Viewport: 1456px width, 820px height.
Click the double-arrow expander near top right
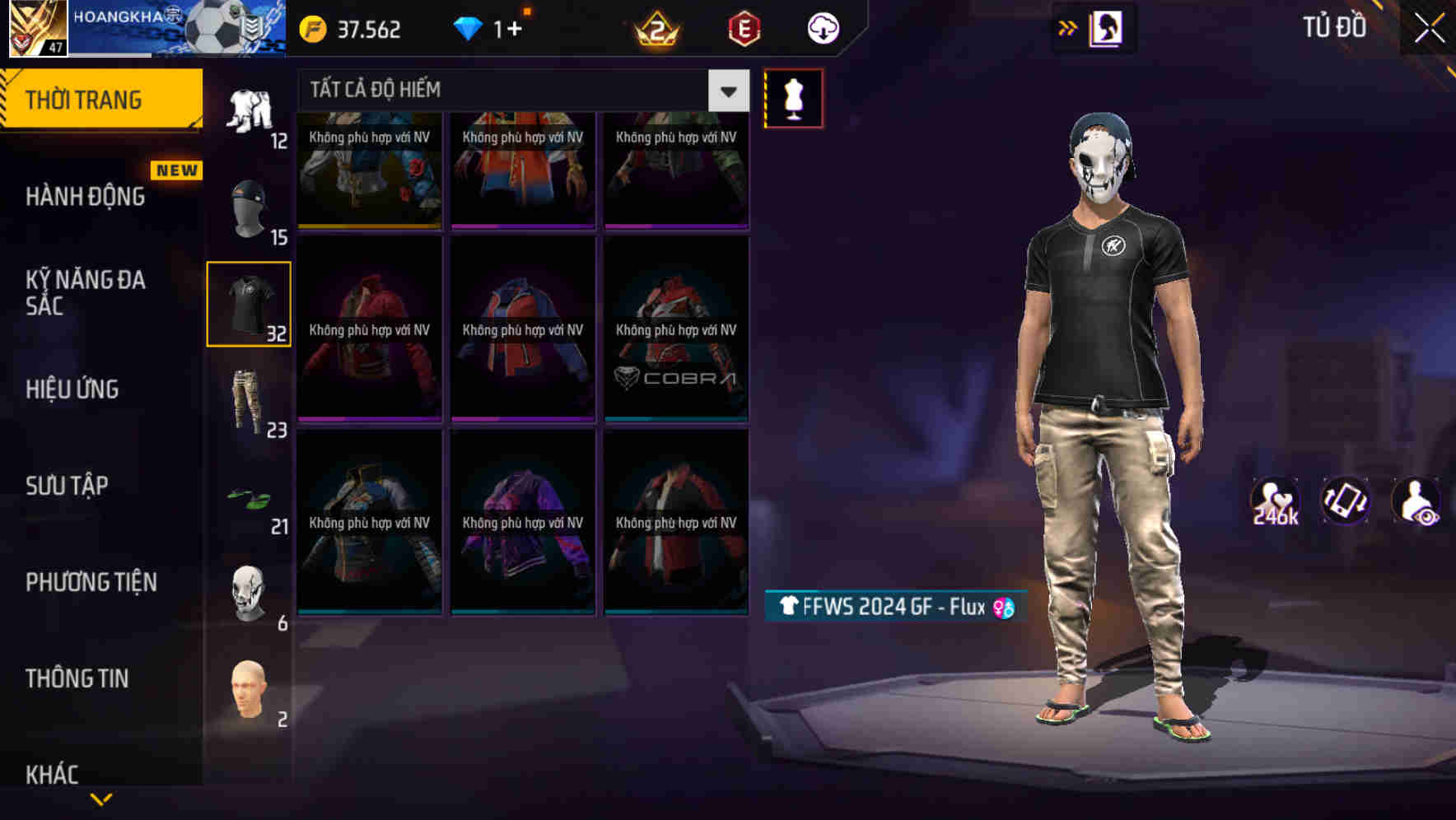[x=1068, y=27]
